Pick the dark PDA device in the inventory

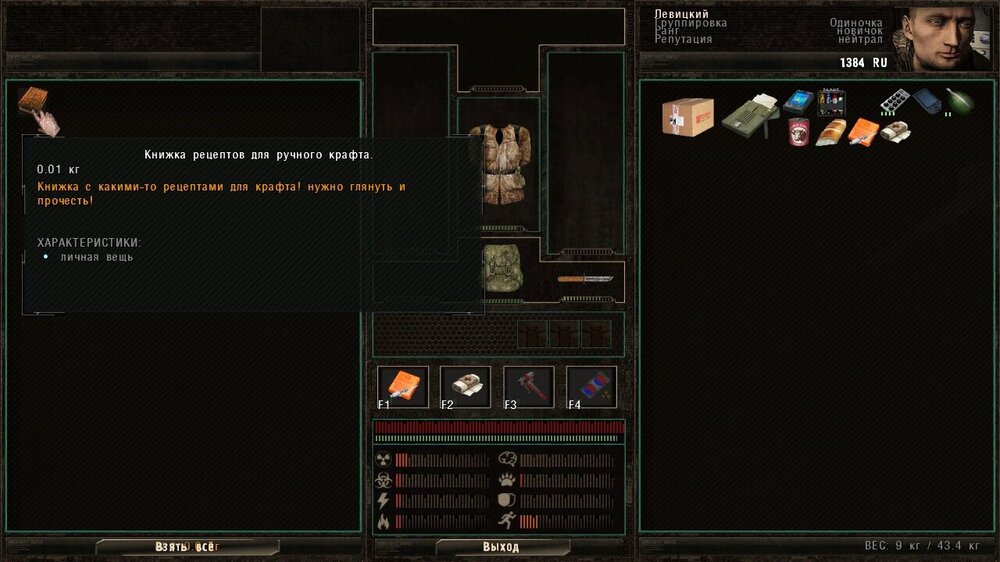927,101
